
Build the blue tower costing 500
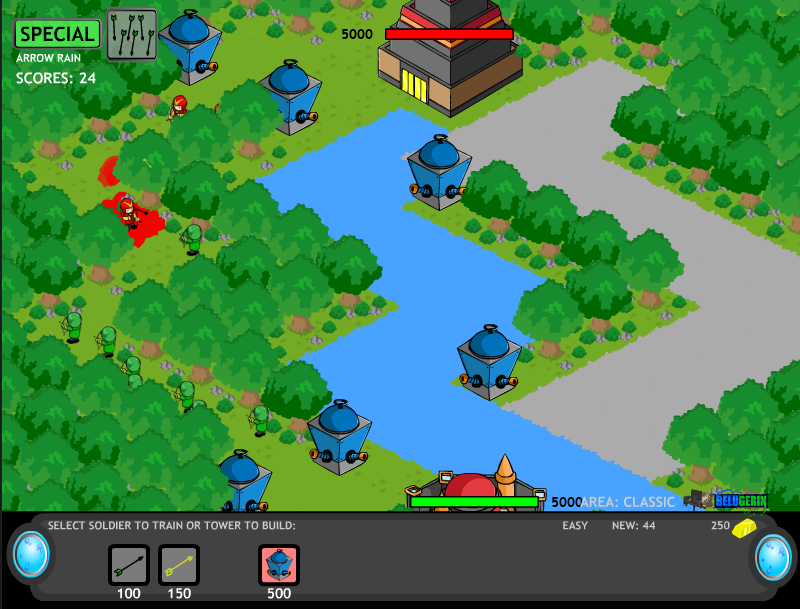click(x=279, y=565)
